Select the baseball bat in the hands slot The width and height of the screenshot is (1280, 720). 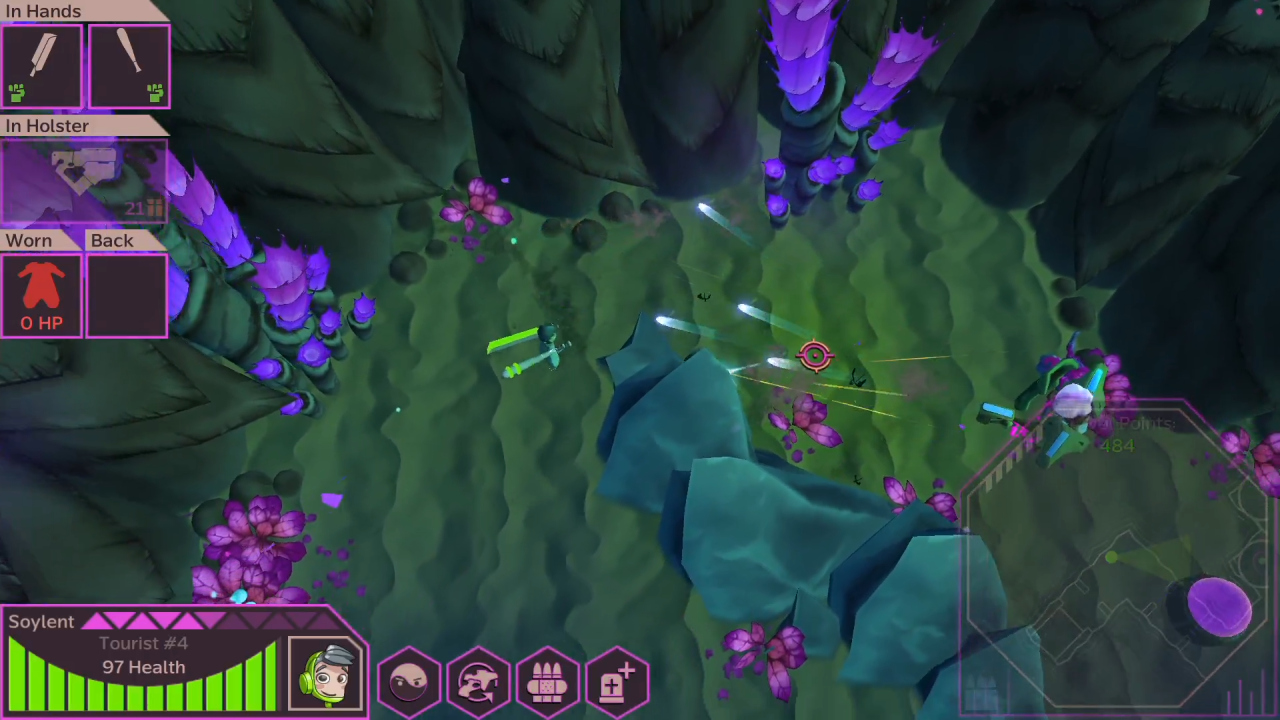pyautogui.click(x=128, y=62)
